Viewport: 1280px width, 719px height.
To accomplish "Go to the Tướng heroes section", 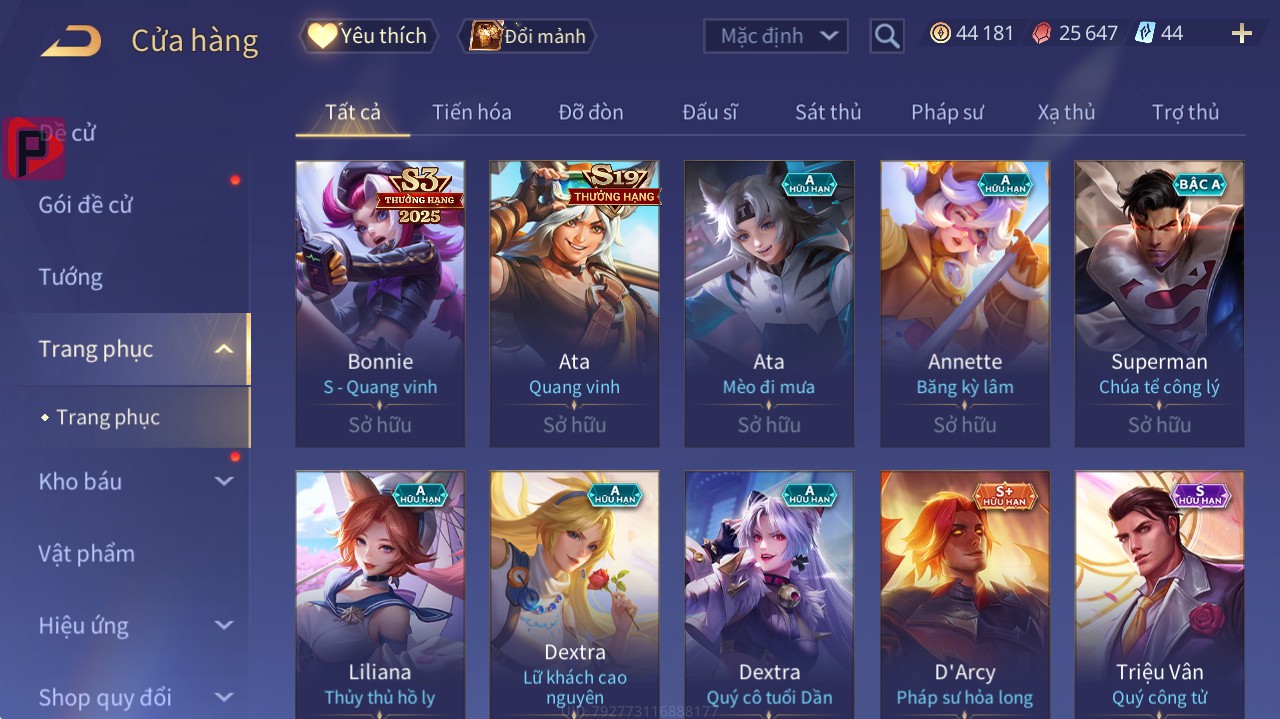I will coord(71,277).
